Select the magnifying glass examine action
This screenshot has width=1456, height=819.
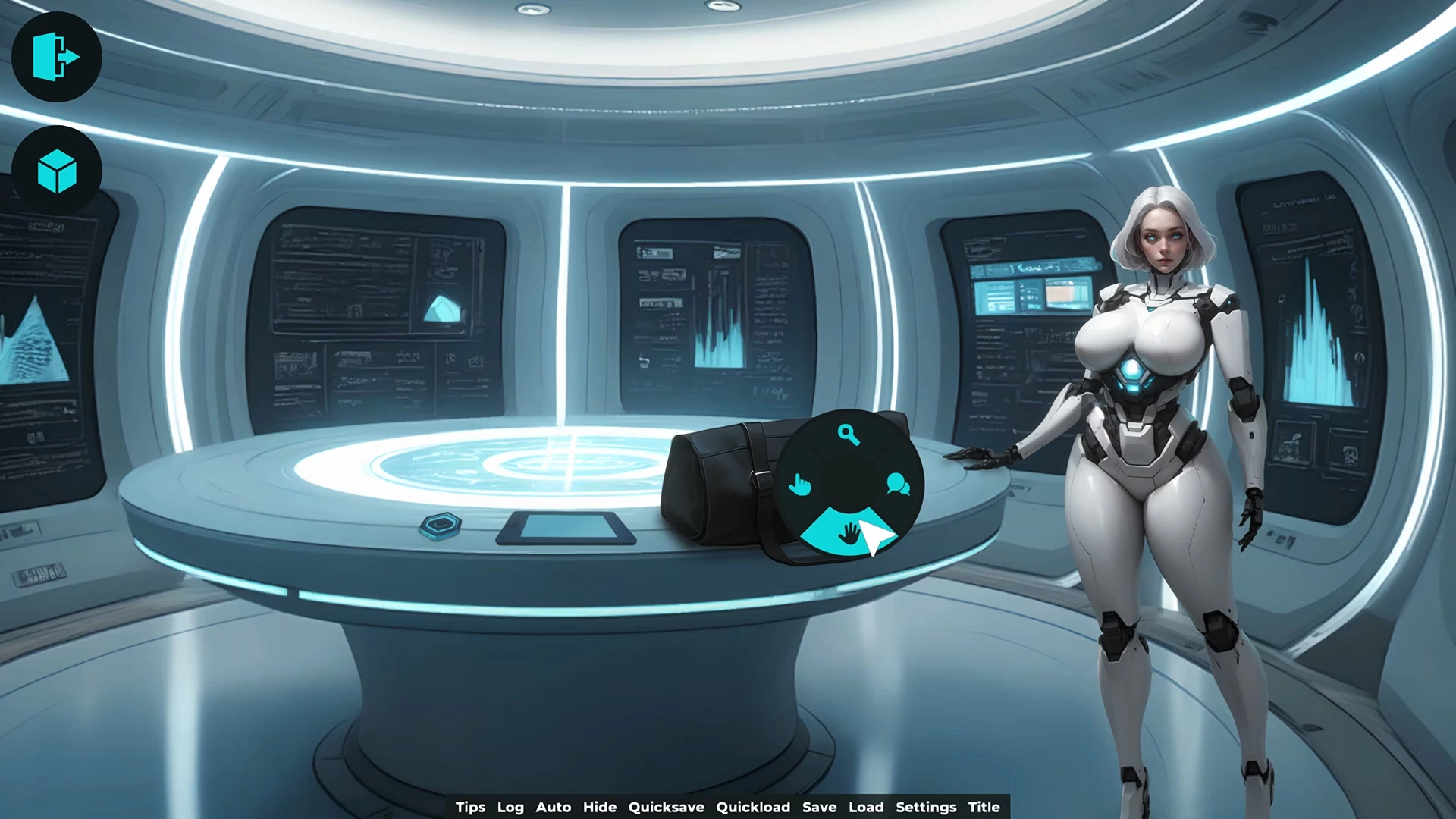tap(849, 435)
